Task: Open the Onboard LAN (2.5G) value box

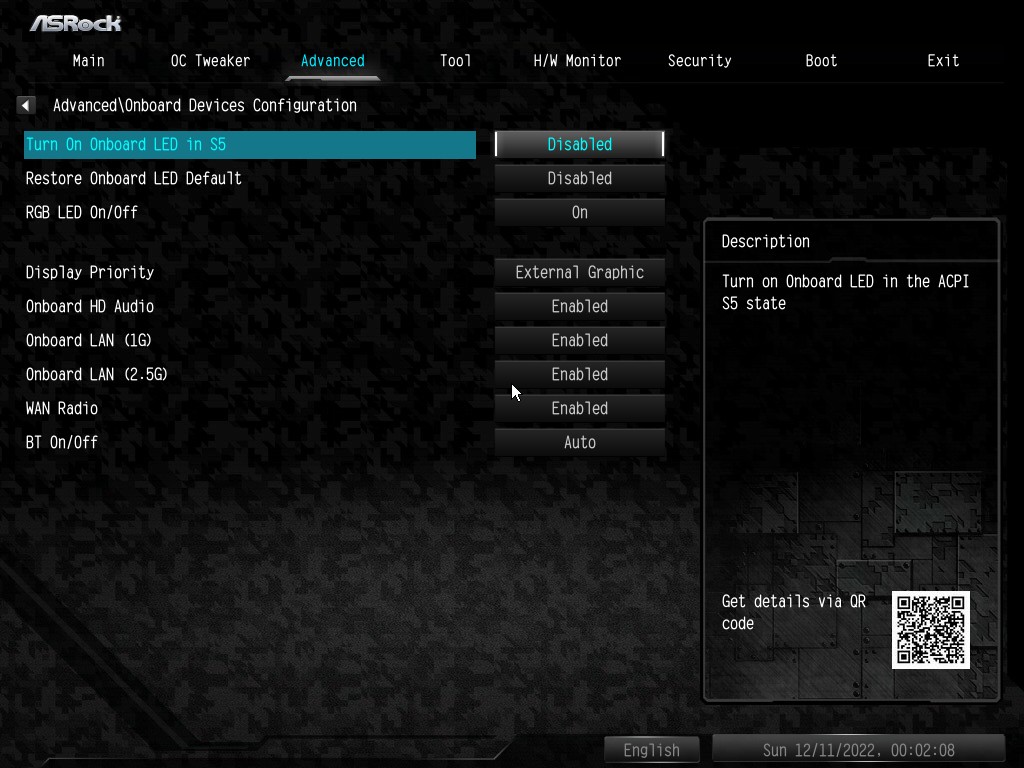Action: pyautogui.click(x=580, y=374)
